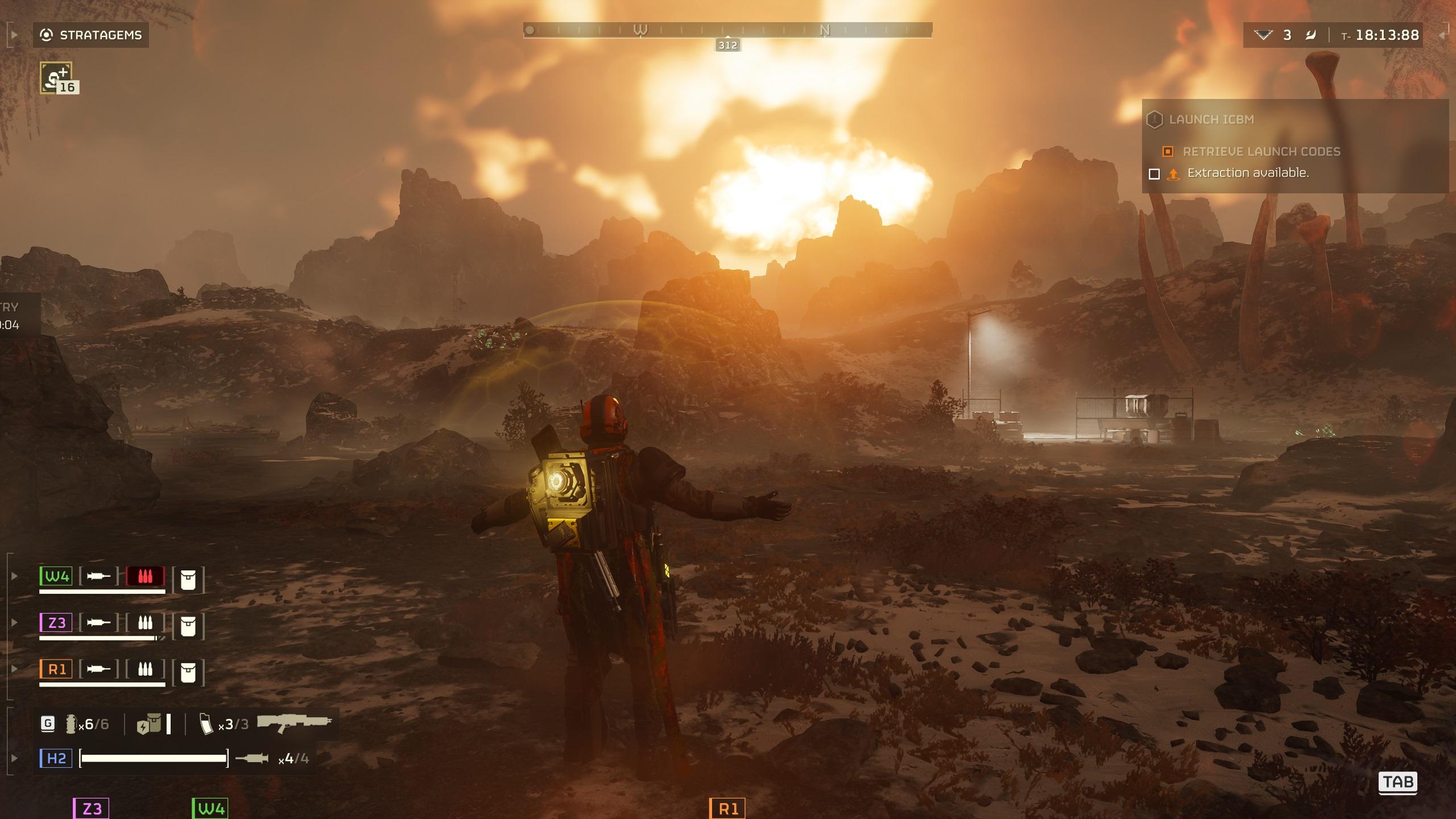
Task: Select squad member R1's tag
Action: coord(56,669)
